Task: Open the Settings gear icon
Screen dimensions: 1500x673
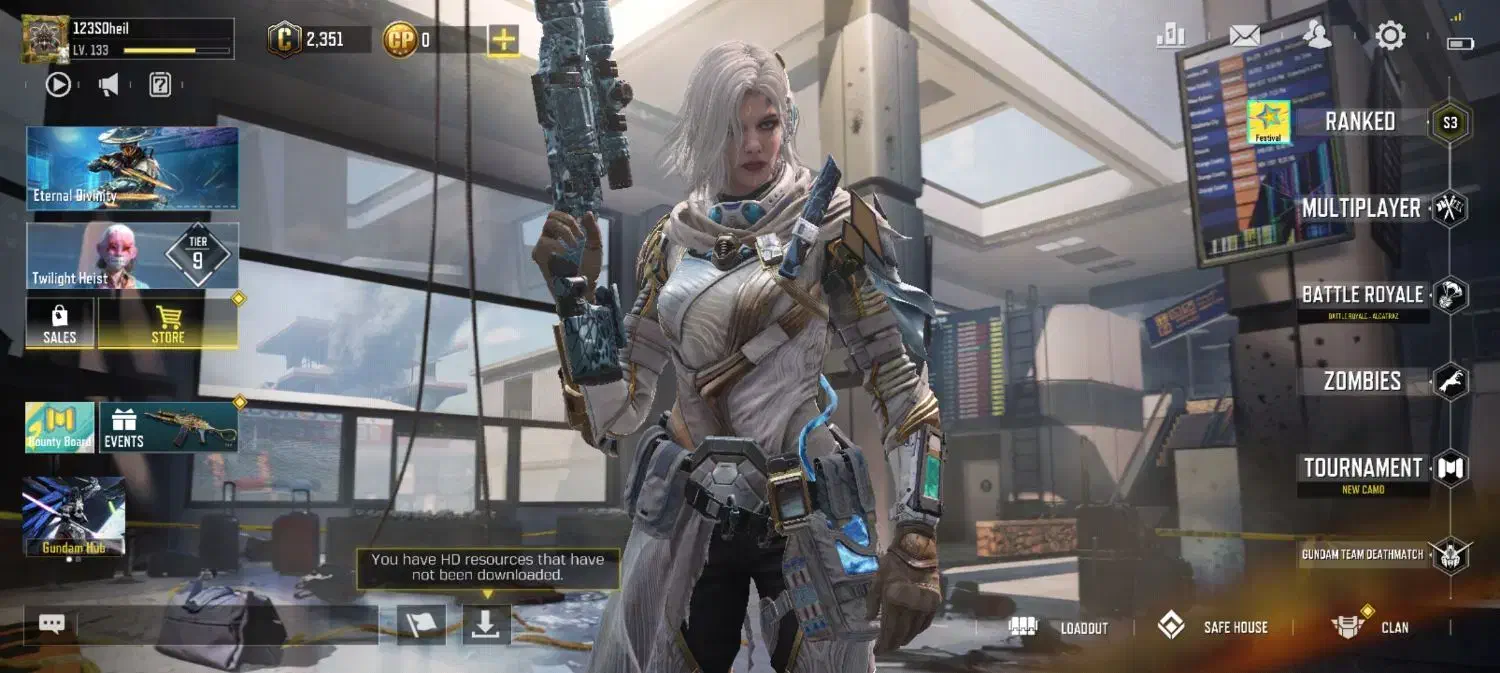Action: click(x=1390, y=37)
